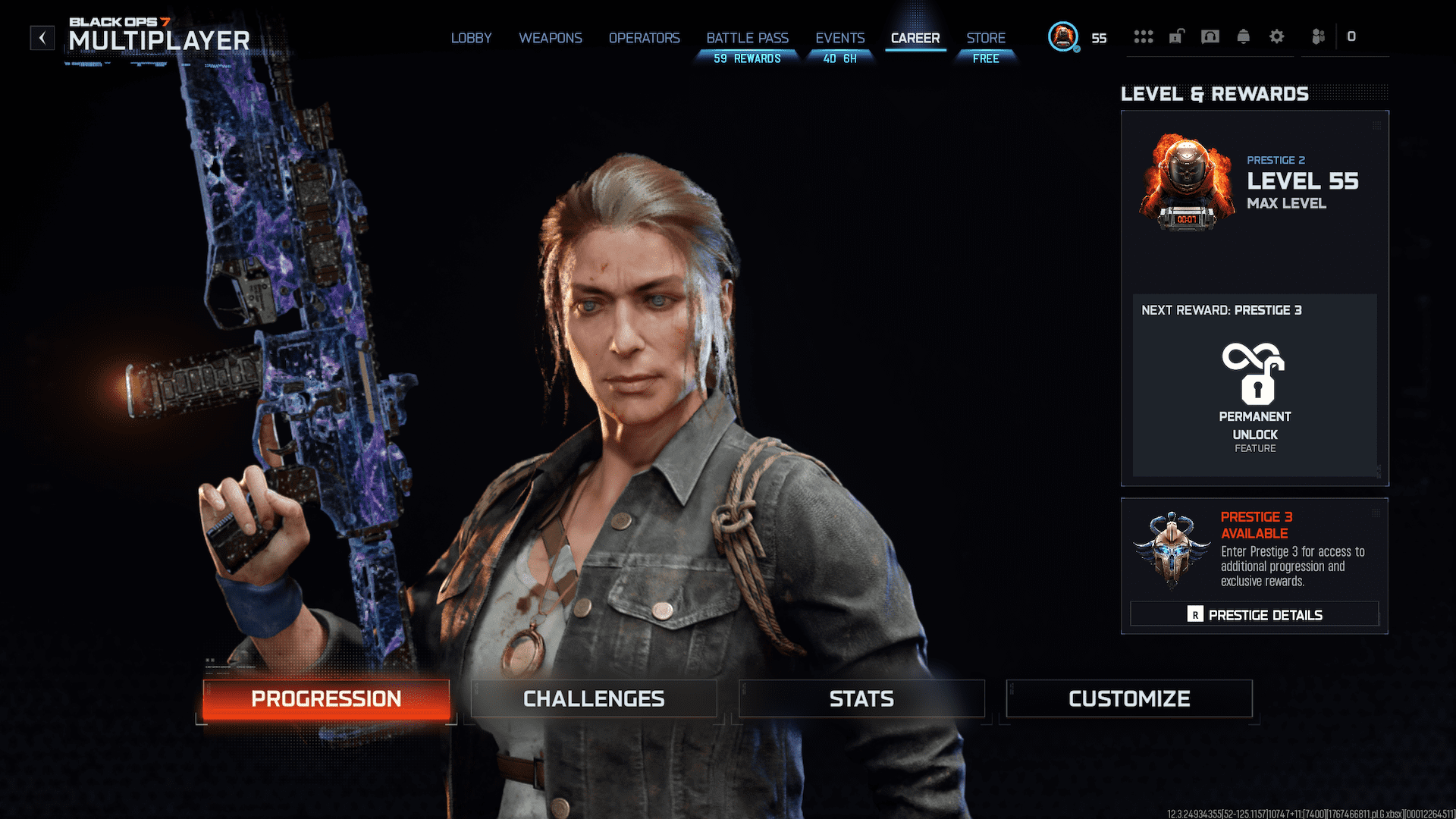Open the notifications bell icon

point(1244,36)
